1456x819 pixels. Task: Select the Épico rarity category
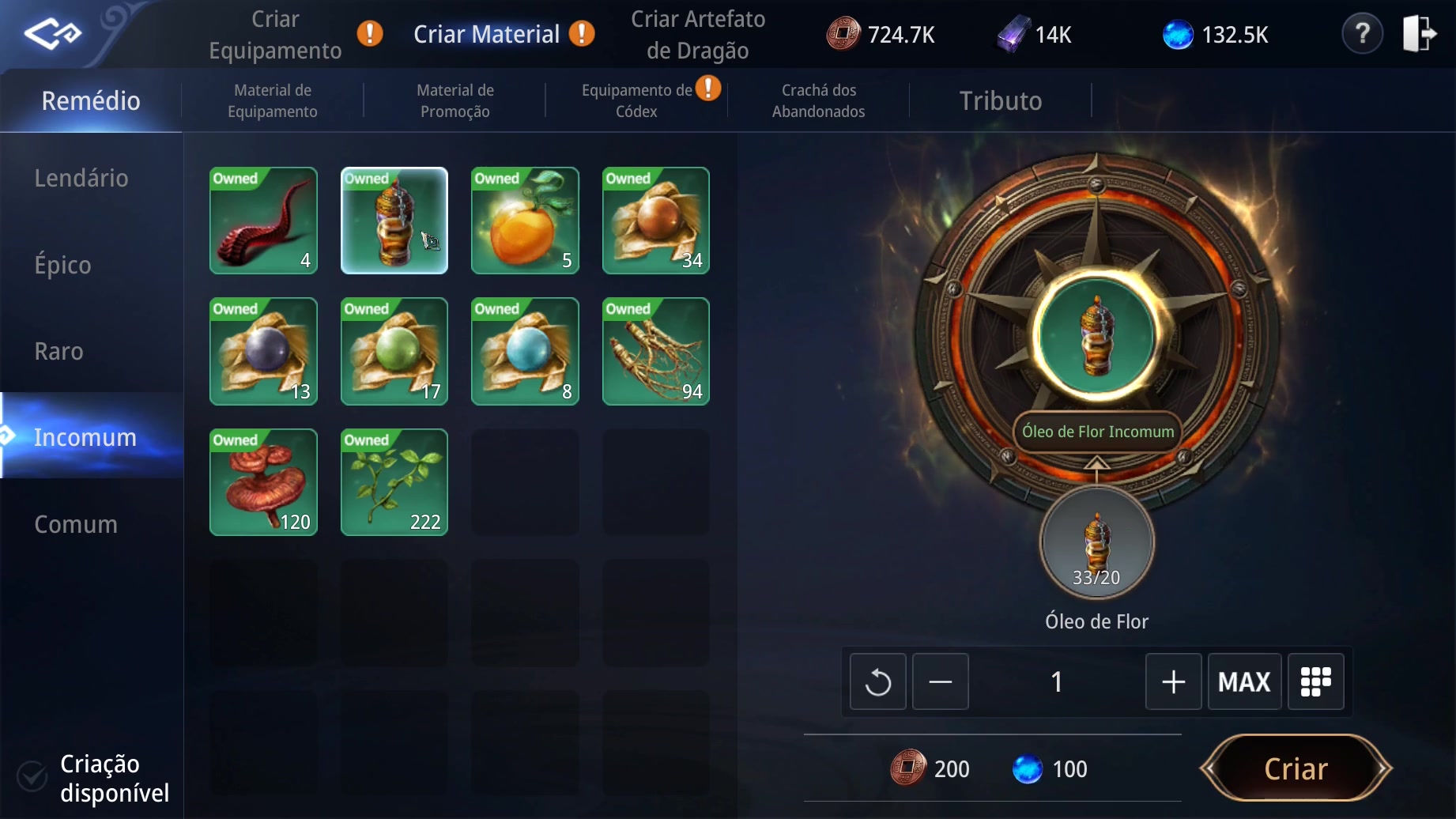(x=63, y=265)
